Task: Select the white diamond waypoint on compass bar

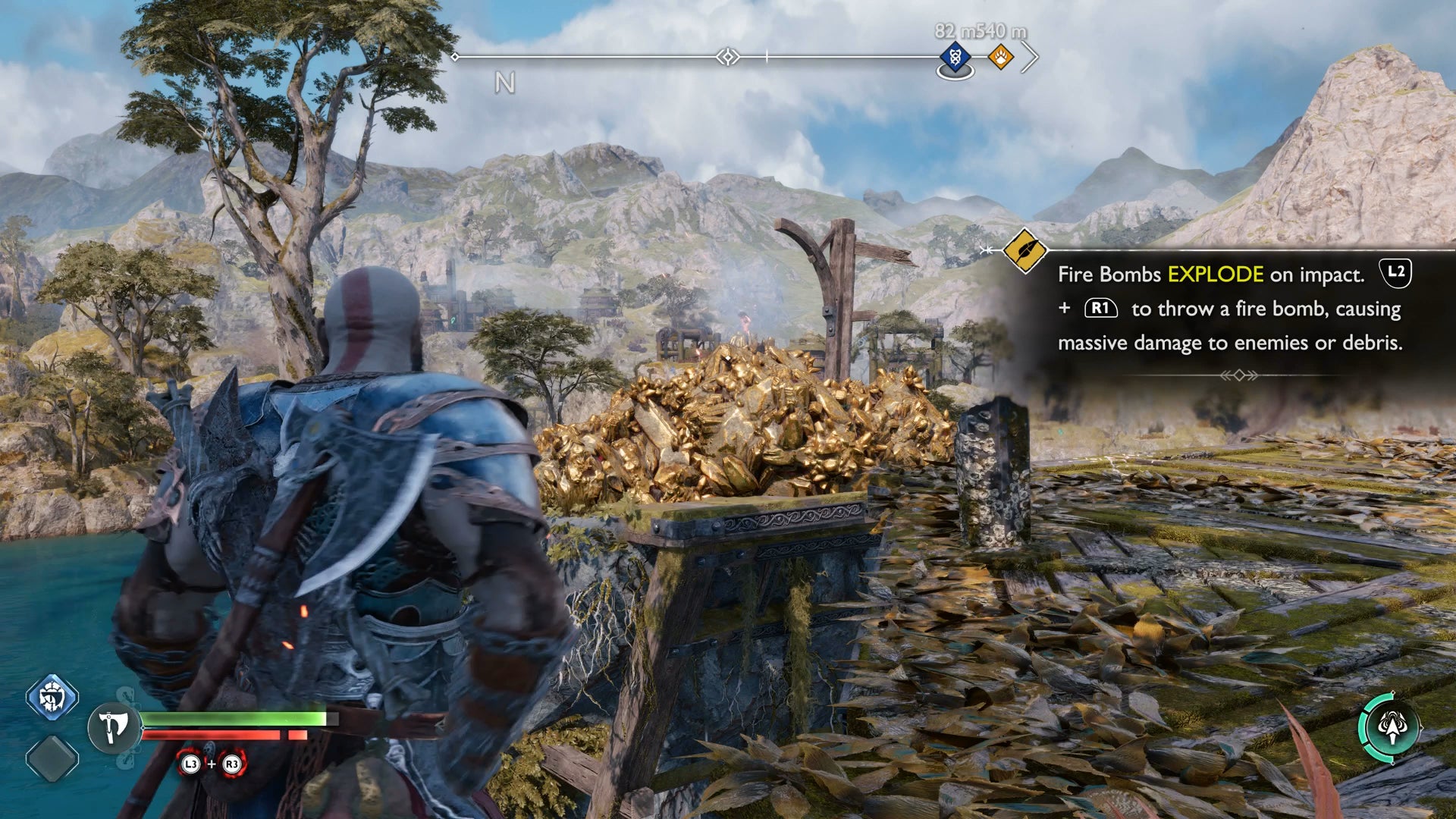Action: coord(728,57)
